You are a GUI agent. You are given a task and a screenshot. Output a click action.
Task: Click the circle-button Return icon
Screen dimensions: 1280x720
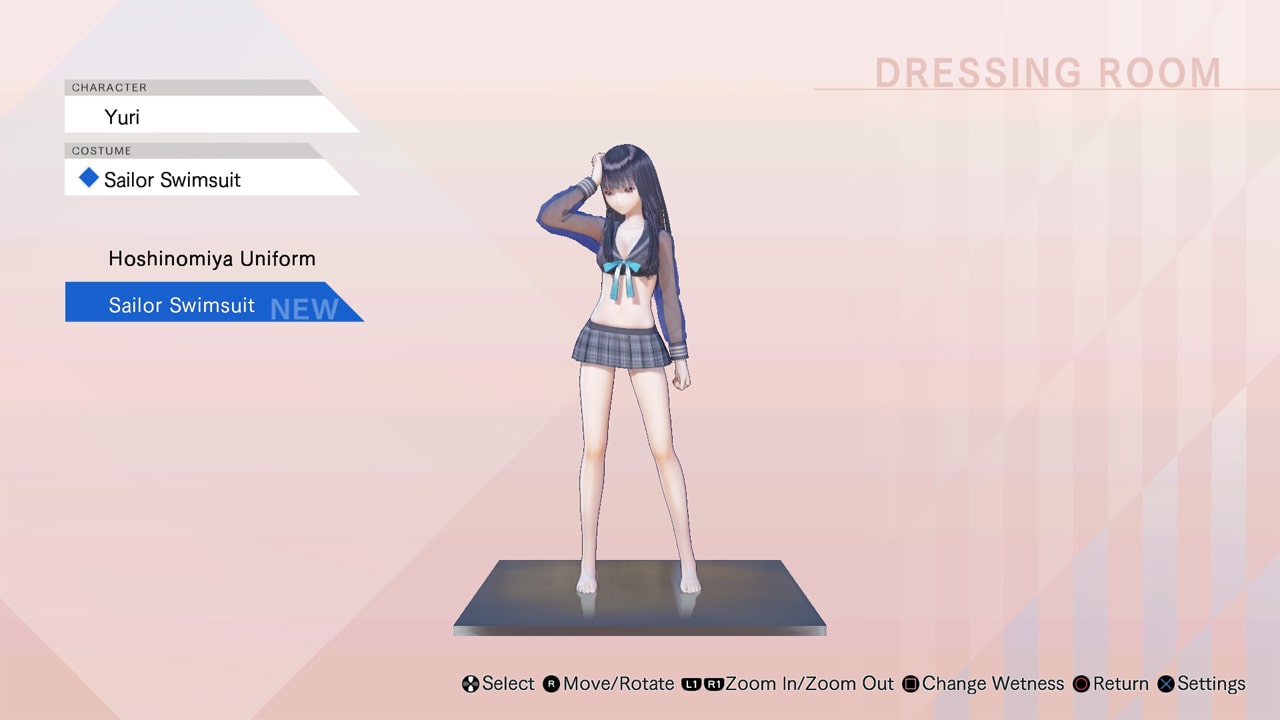click(1079, 684)
